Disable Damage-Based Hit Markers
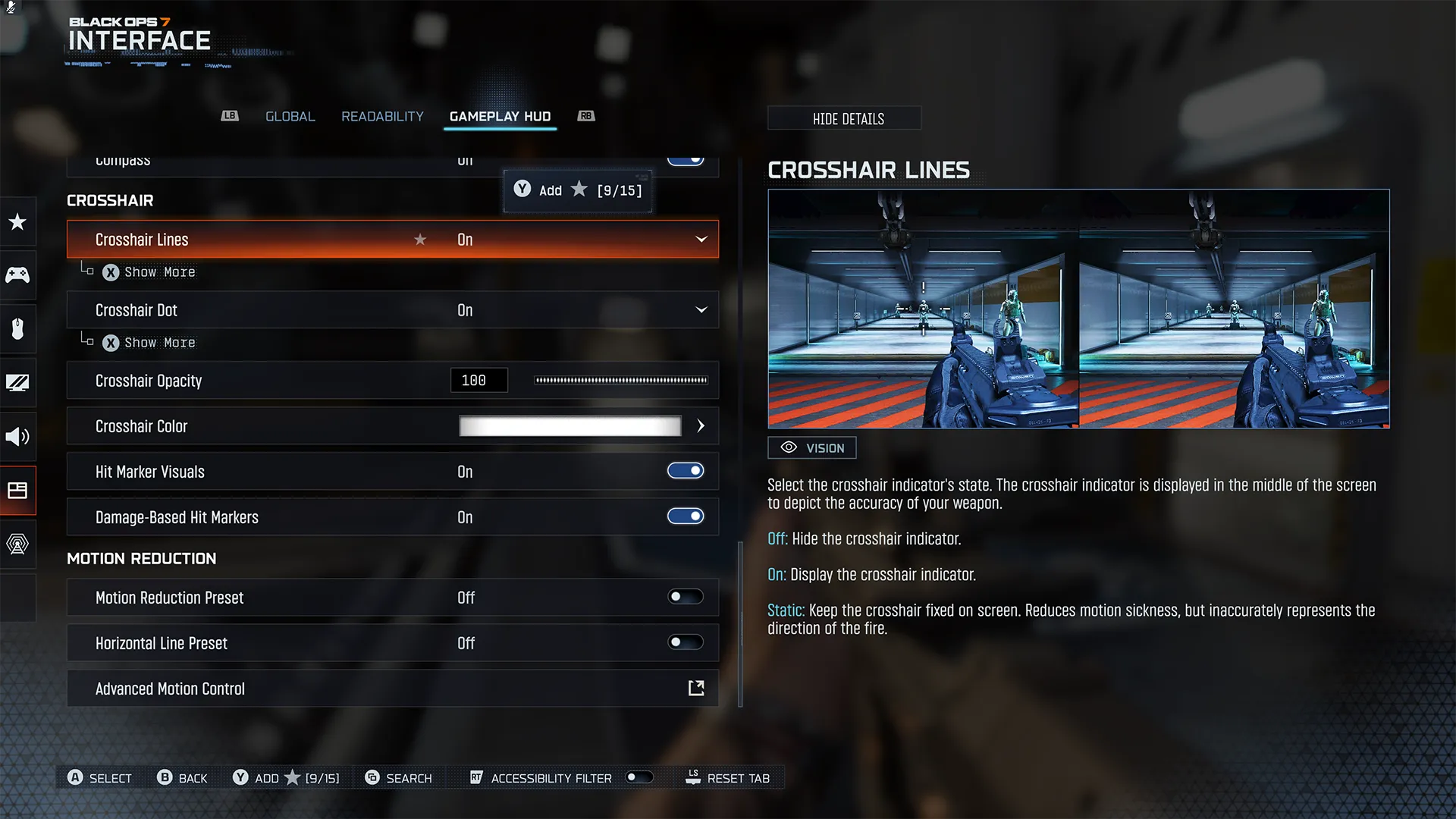The image size is (1456, 819). point(685,517)
